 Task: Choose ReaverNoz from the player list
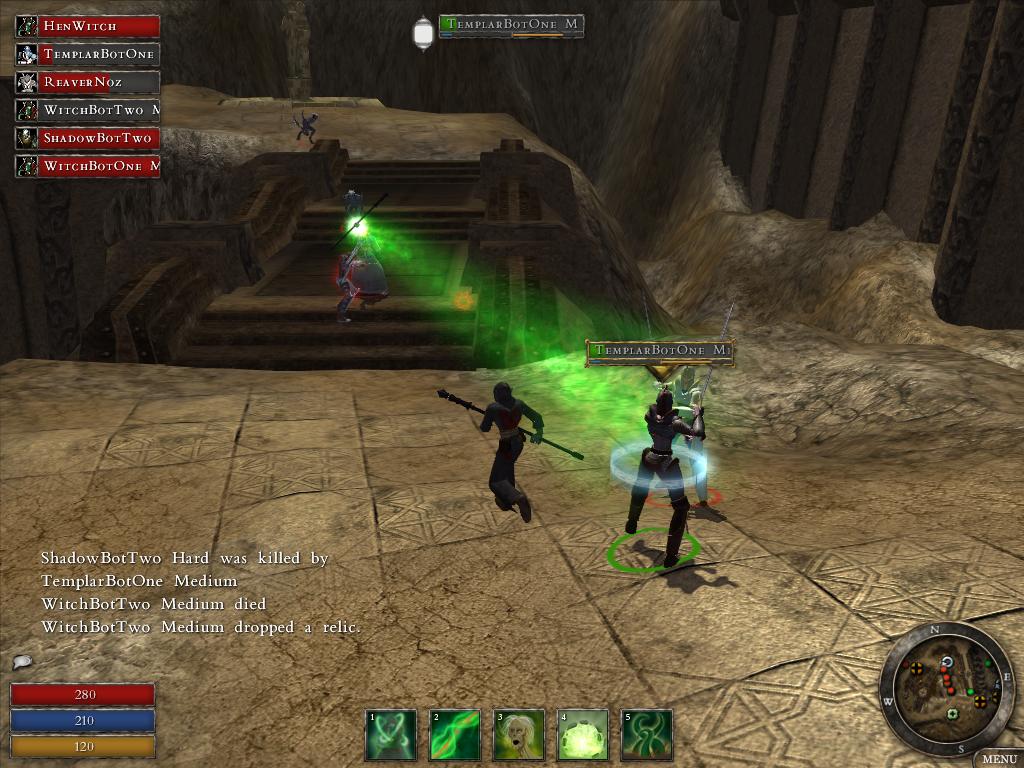(x=88, y=82)
